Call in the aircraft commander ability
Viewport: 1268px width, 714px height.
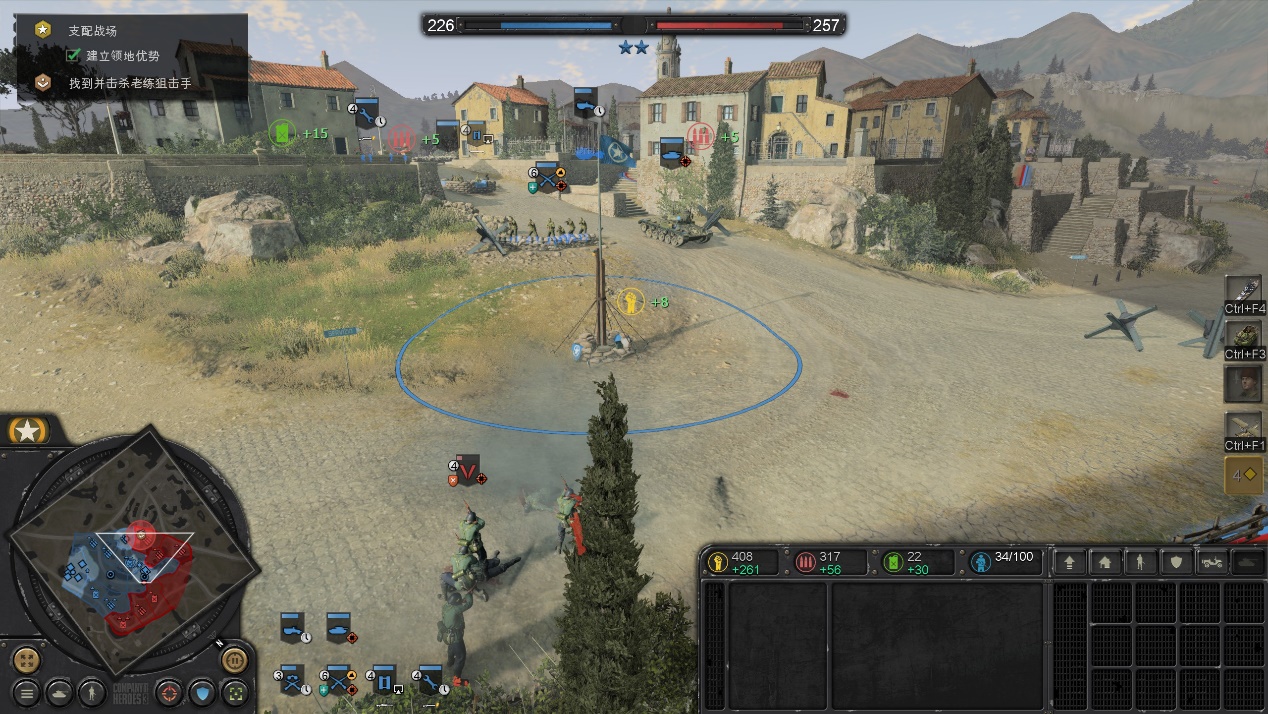[1244, 426]
